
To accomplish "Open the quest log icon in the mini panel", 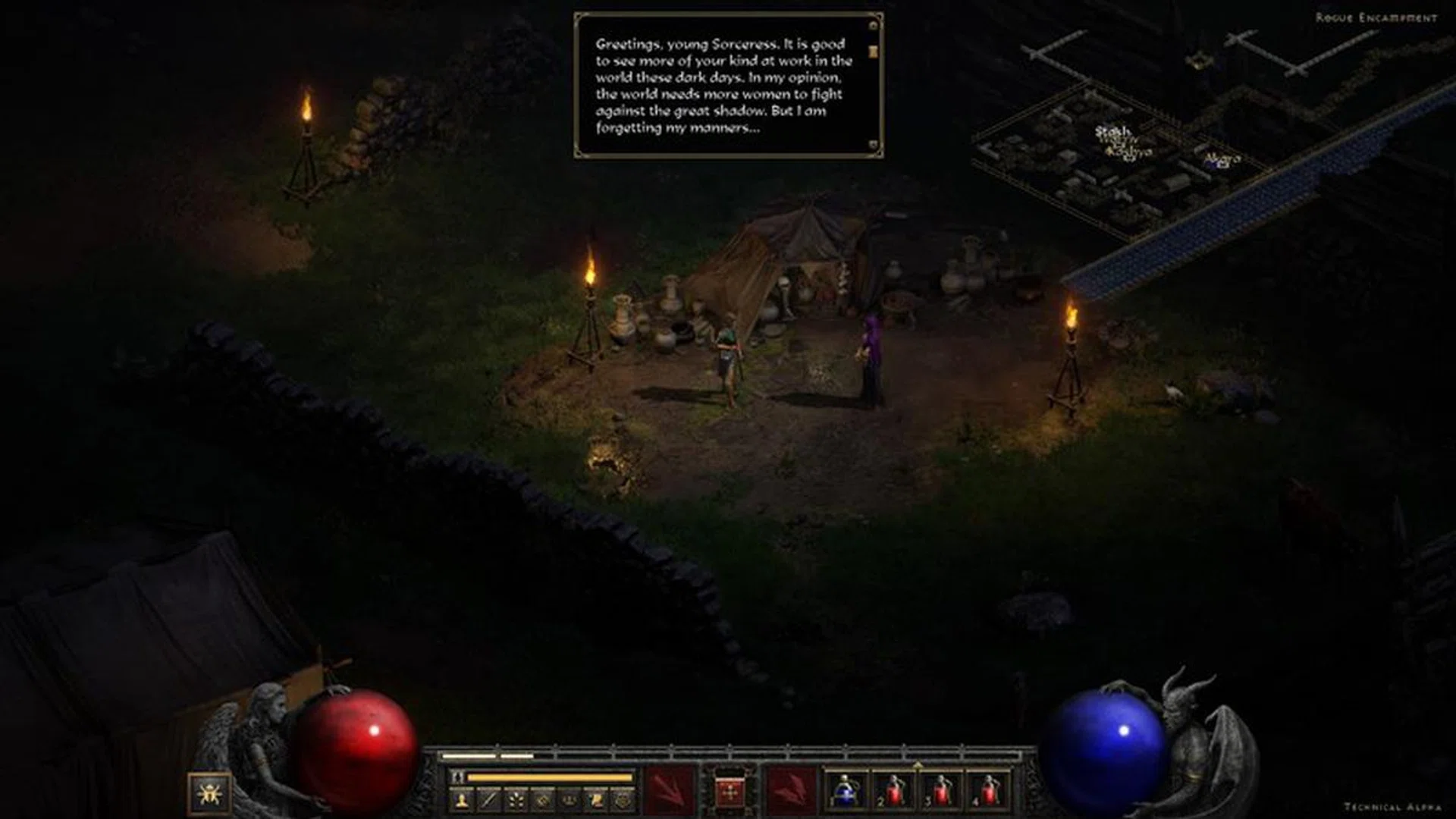I will (x=544, y=801).
